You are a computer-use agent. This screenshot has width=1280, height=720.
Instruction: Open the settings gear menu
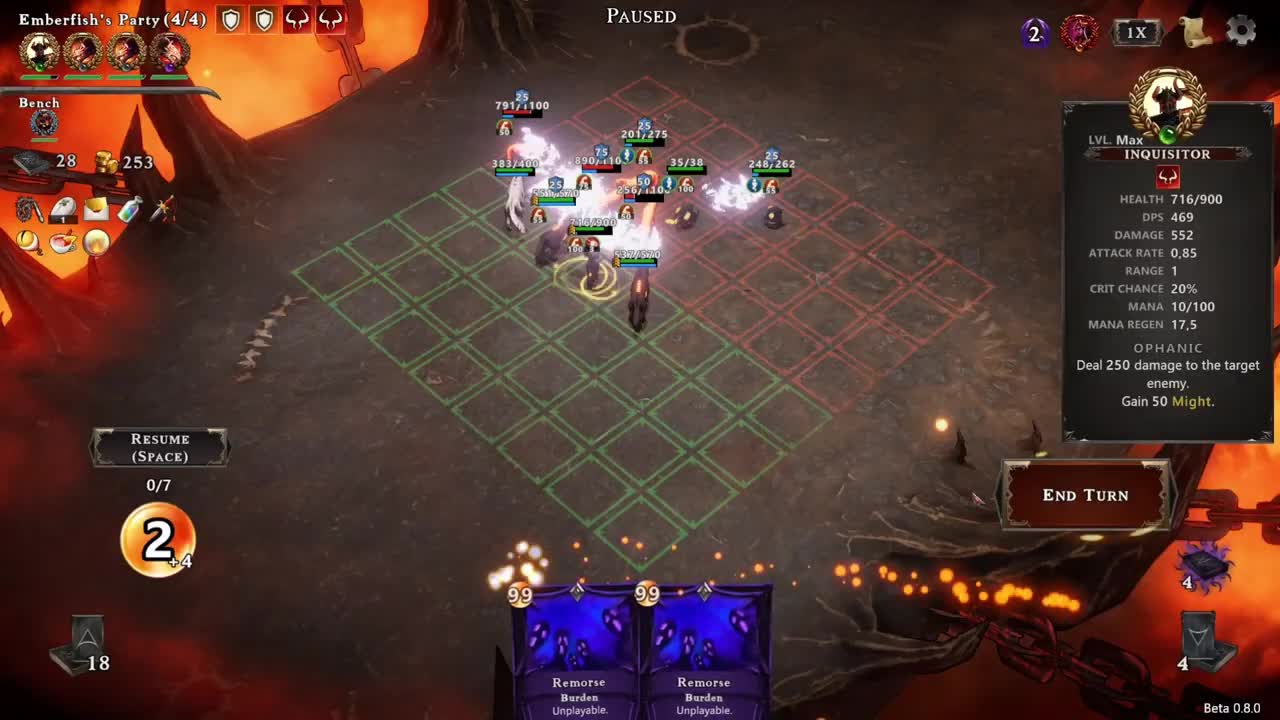(x=1241, y=31)
